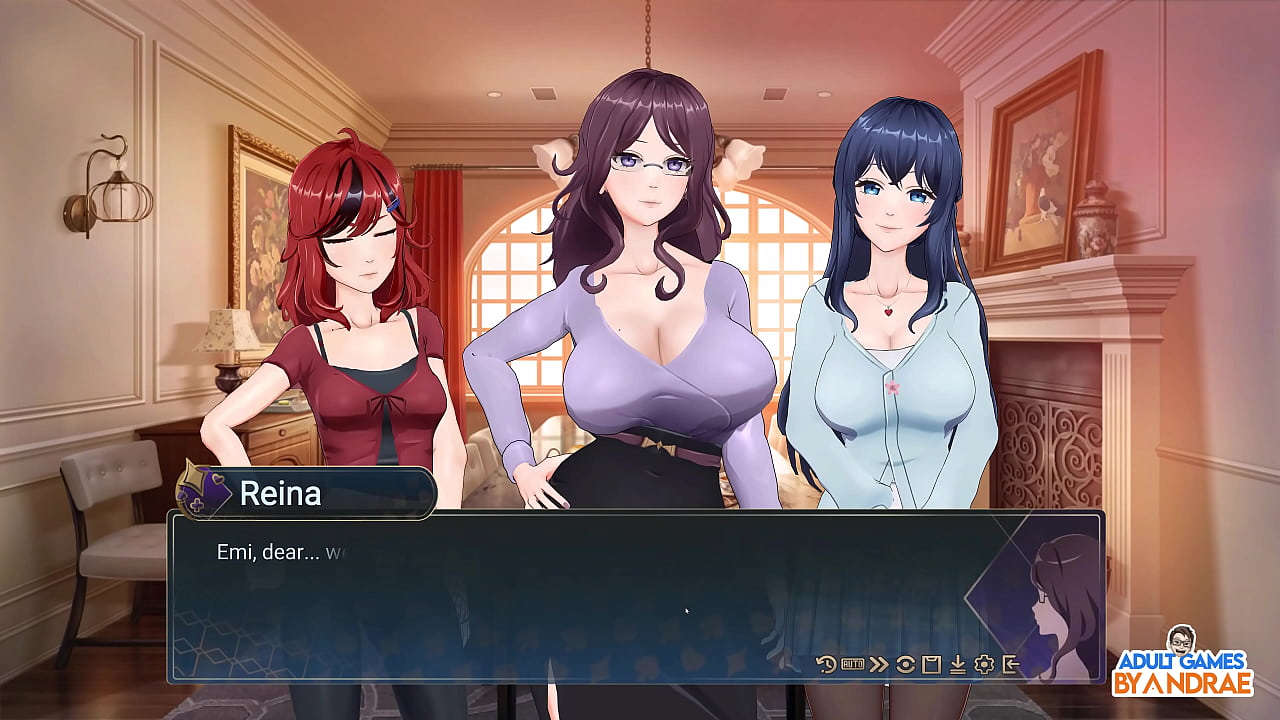Click the heart icon on Reina's nameplate
The image size is (1280, 720).
[x=217, y=478]
